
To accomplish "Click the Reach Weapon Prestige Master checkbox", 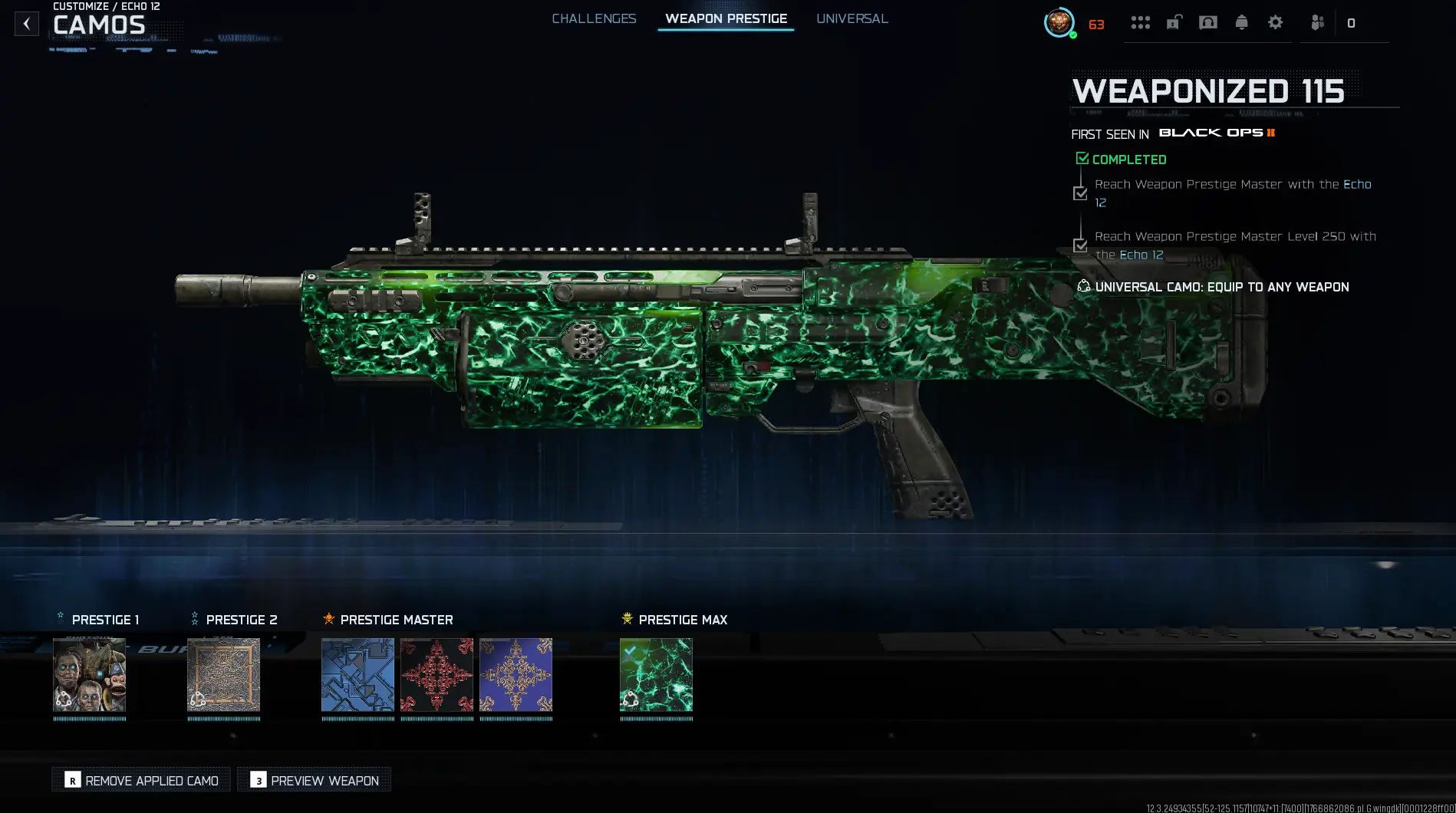I will point(1081,193).
